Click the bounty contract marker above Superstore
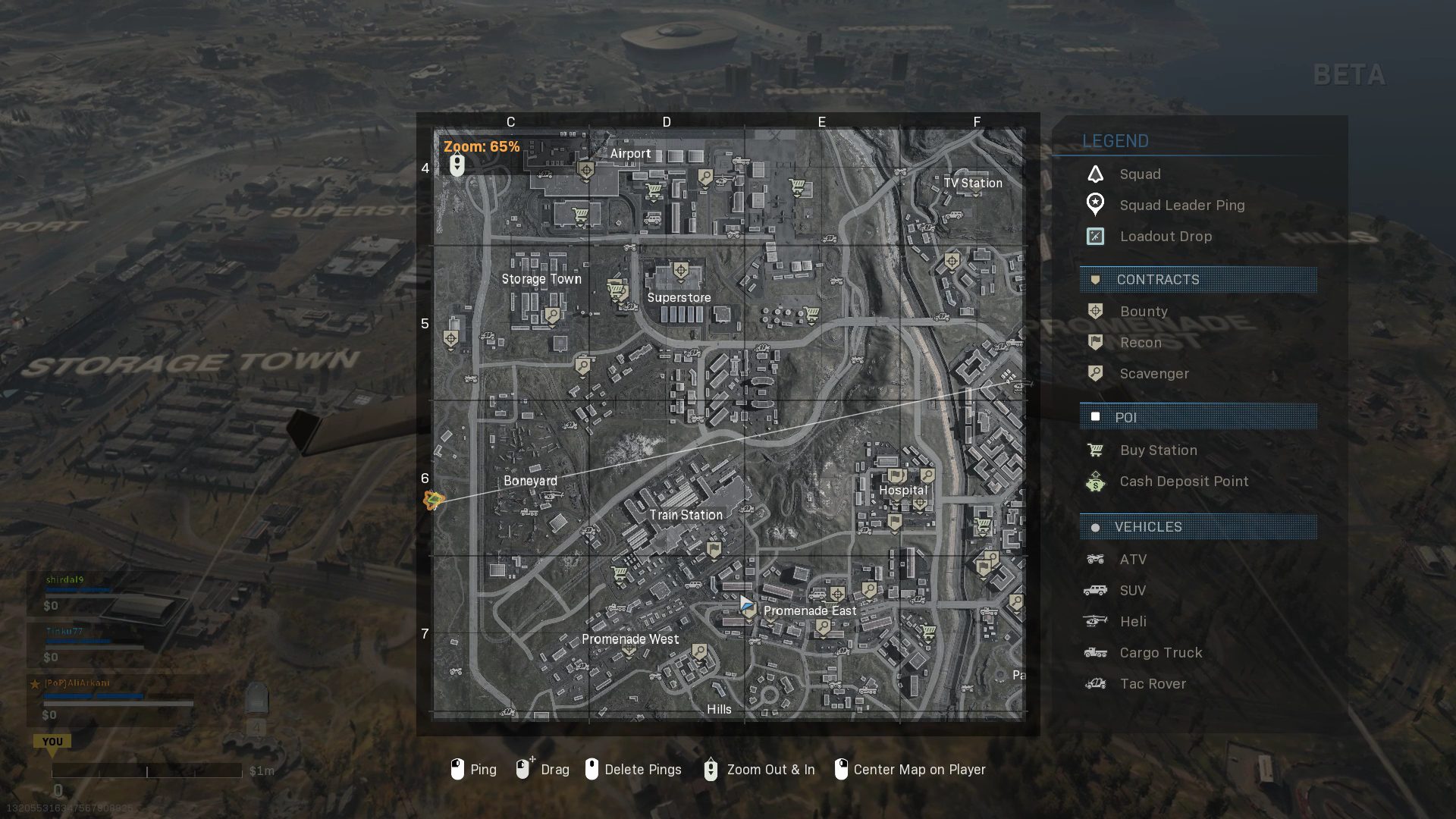This screenshot has width=1456, height=819. coord(681,271)
